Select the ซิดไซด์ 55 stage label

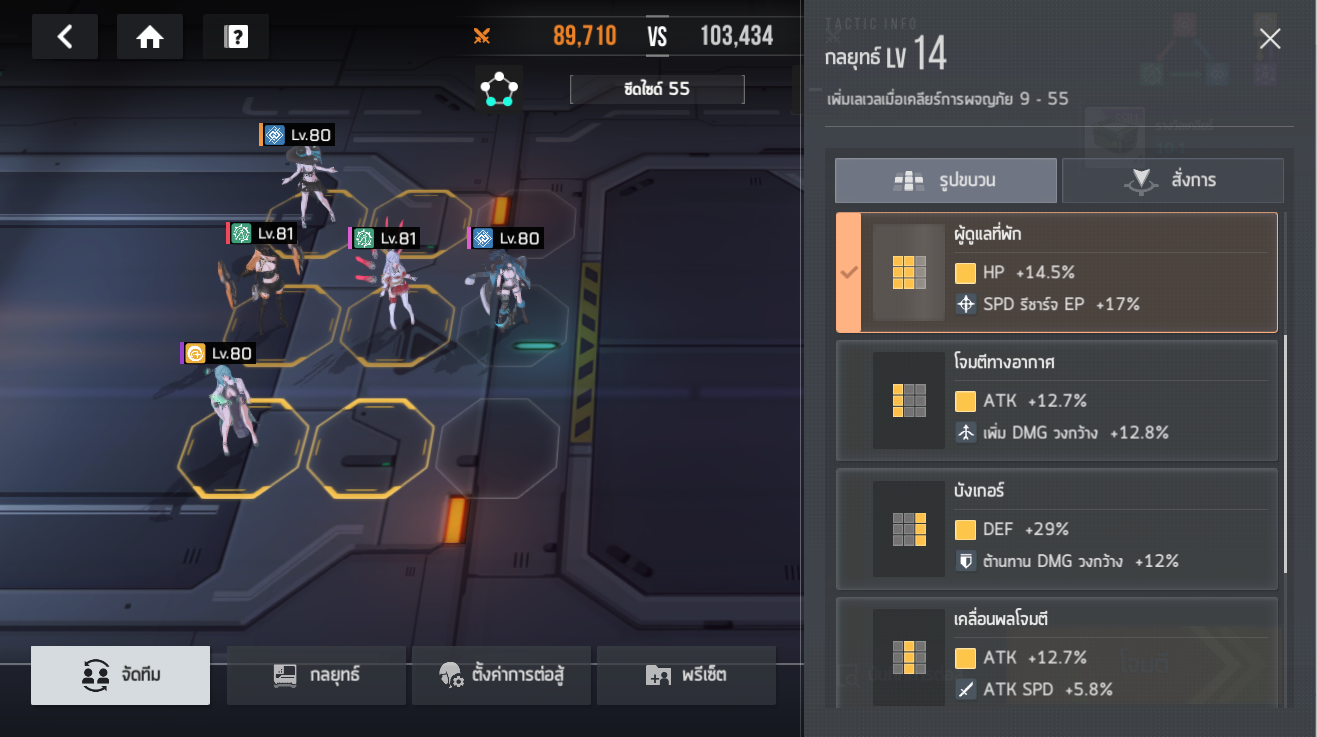click(657, 89)
